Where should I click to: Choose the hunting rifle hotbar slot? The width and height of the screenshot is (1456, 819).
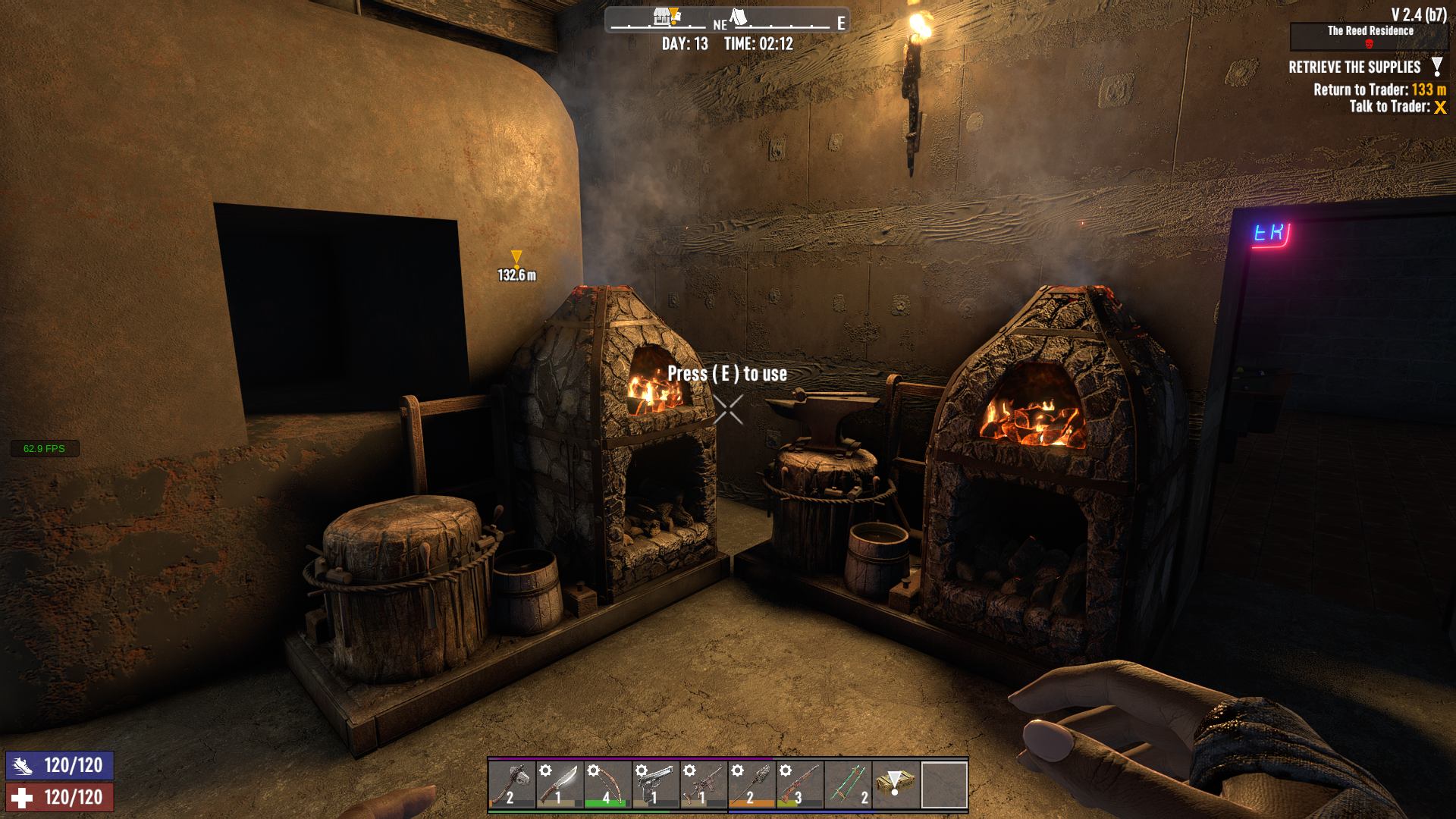tap(800, 784)
